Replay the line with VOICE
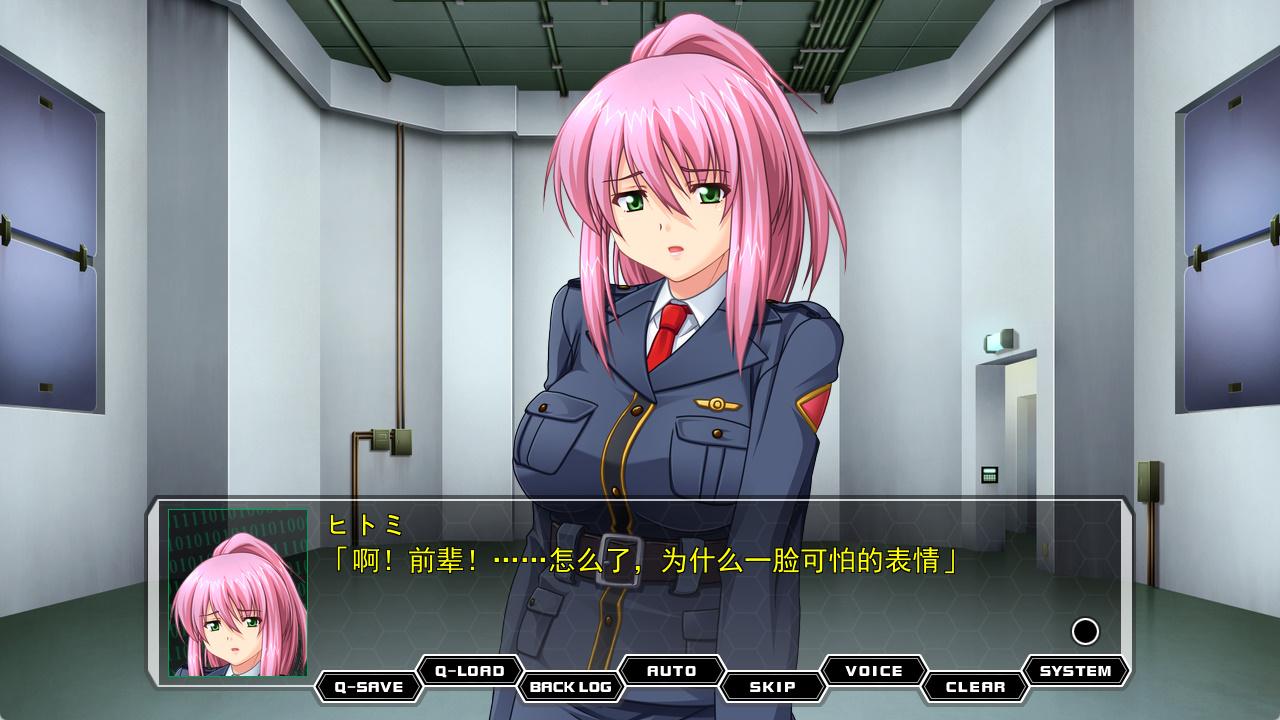This screenshot has height=720, width=1280. tap(874, 671)
